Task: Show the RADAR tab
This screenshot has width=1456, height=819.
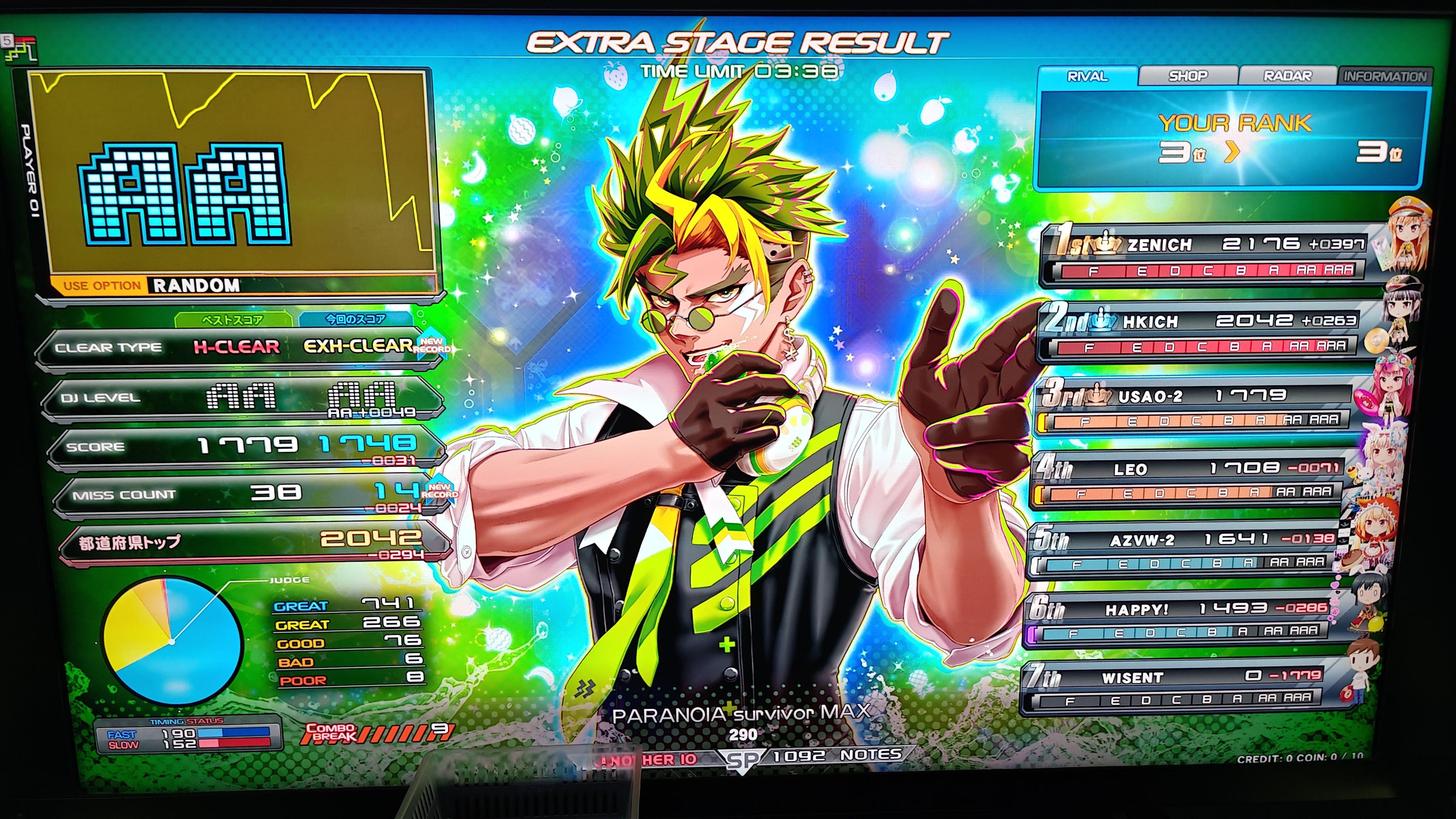Action: coord(1287,76)
